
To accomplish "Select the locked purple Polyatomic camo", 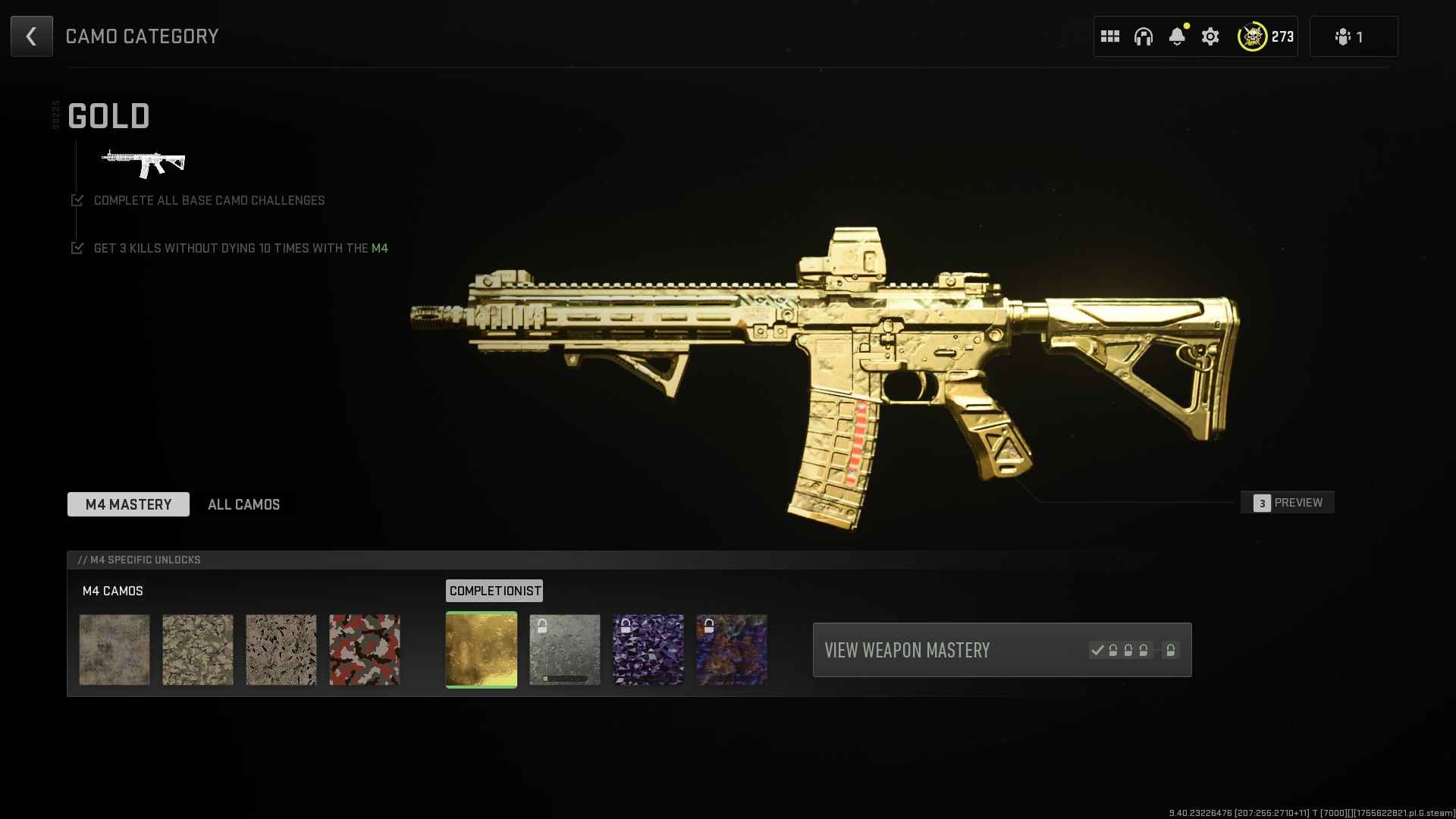I will click(648, 650).
